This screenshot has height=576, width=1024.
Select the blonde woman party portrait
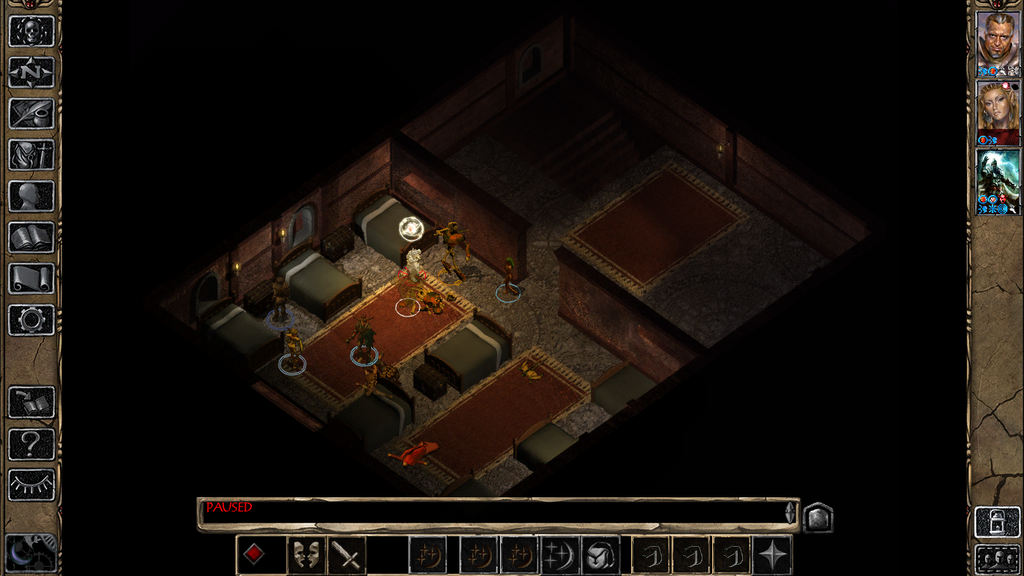click(997, 111)
